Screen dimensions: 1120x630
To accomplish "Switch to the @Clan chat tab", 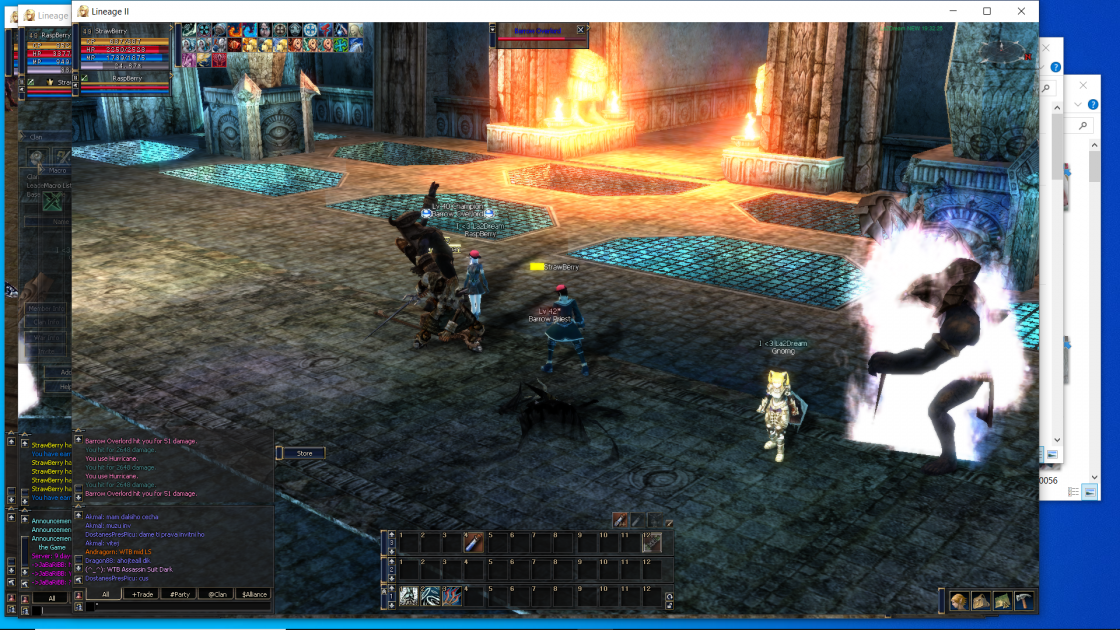I will point(216,594).
